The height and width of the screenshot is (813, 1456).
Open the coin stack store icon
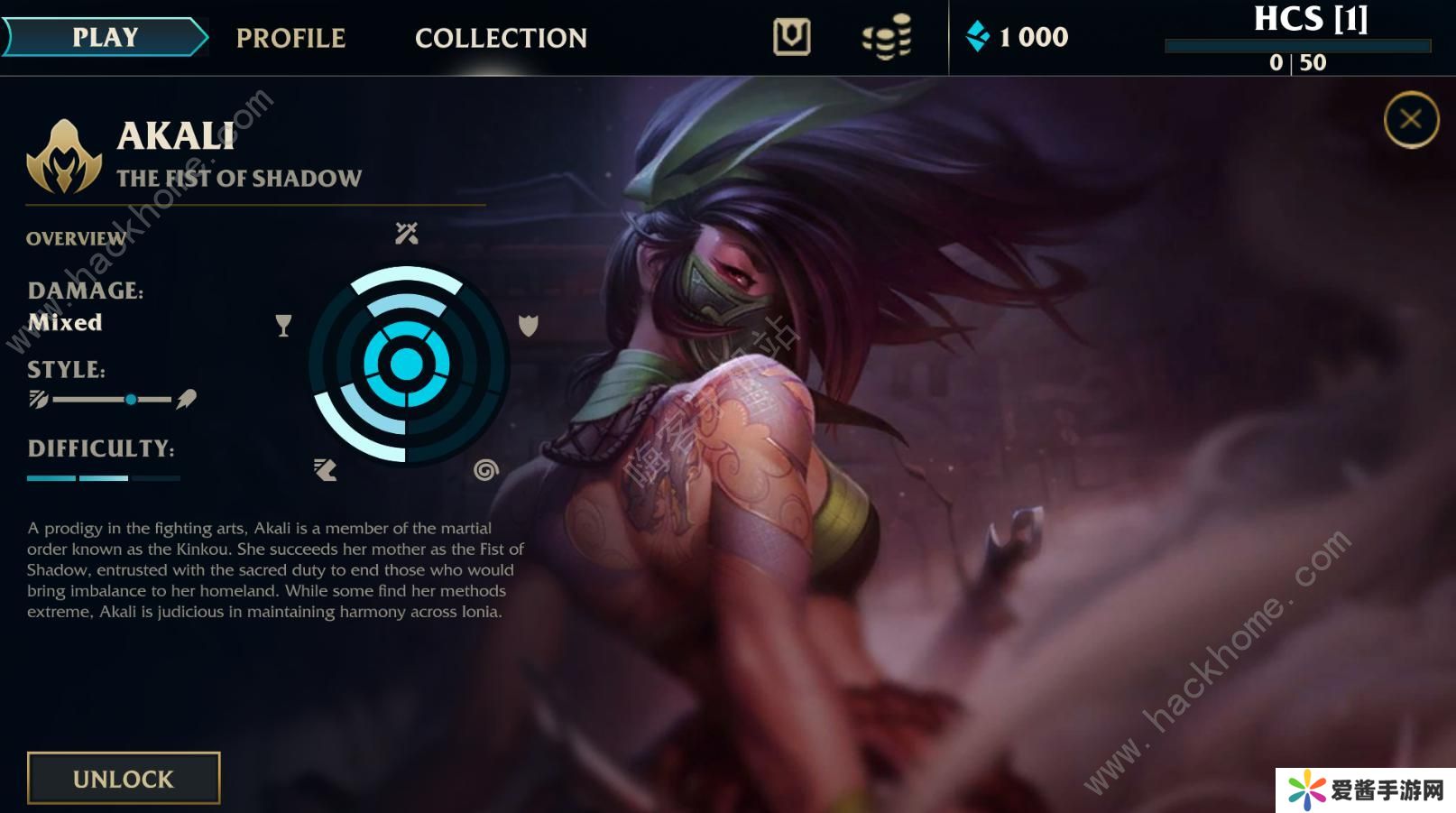[x=887, y=37]
